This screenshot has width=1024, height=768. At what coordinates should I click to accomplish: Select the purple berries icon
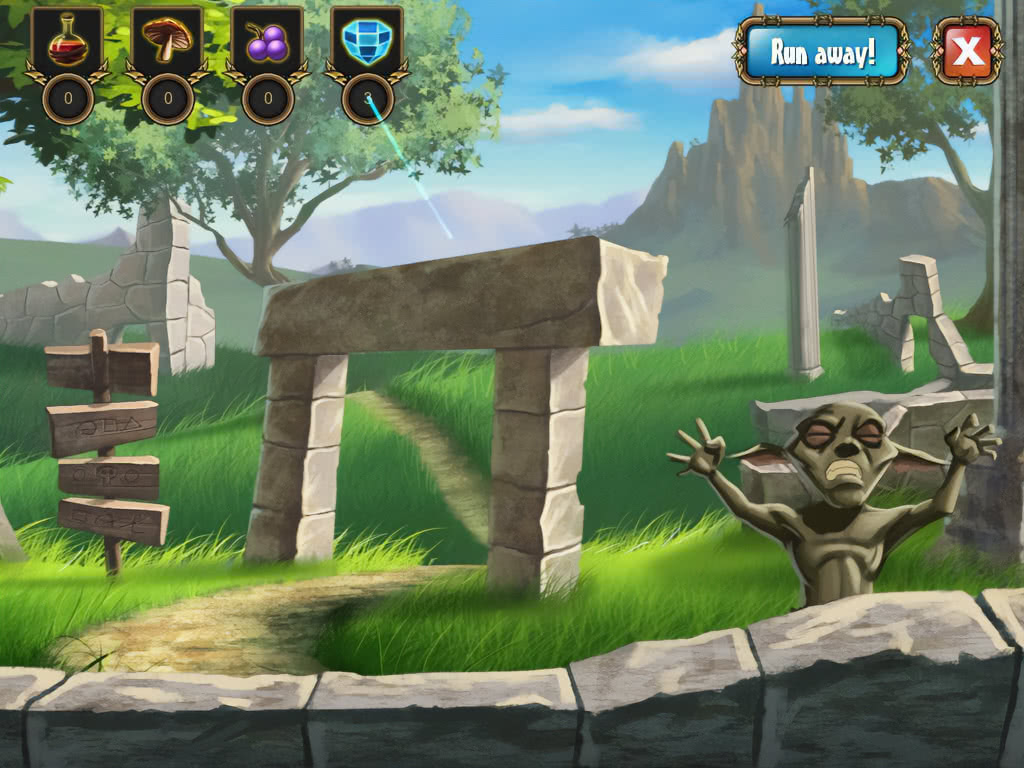pos(267,43)
